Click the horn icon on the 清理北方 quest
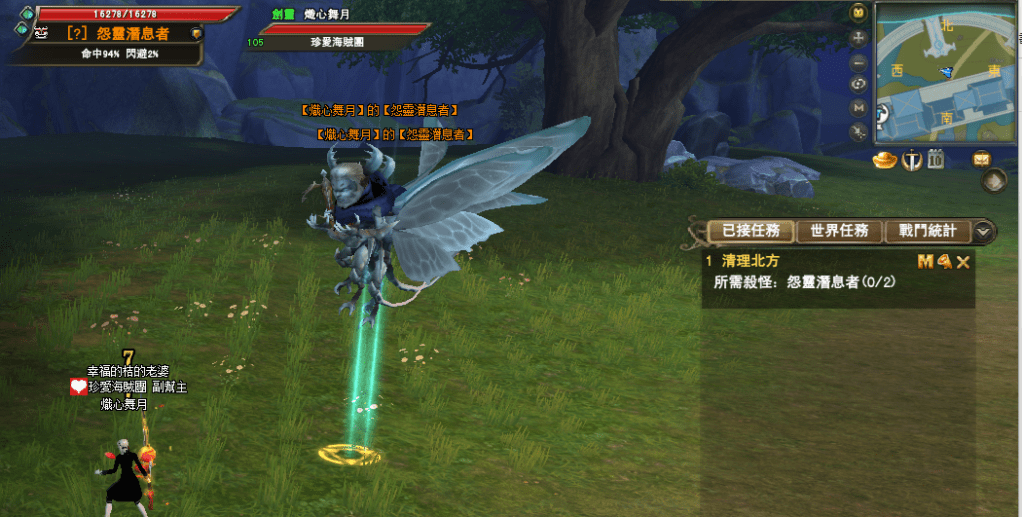Viewport: 1022px width, 517px height. click(x=943, y=262)
